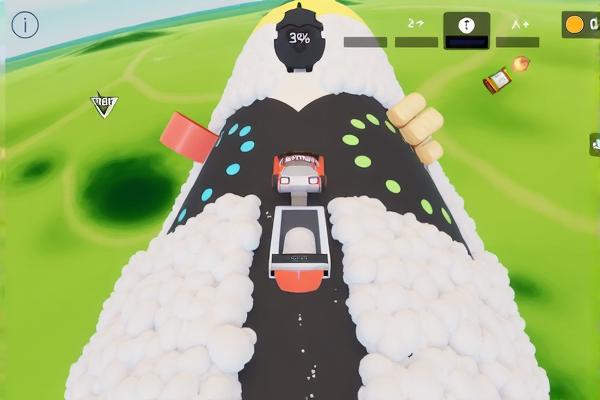Tap the gold coin counter
Image resolution: width=600 pixels, height=400 pixels.
point(580,25)
